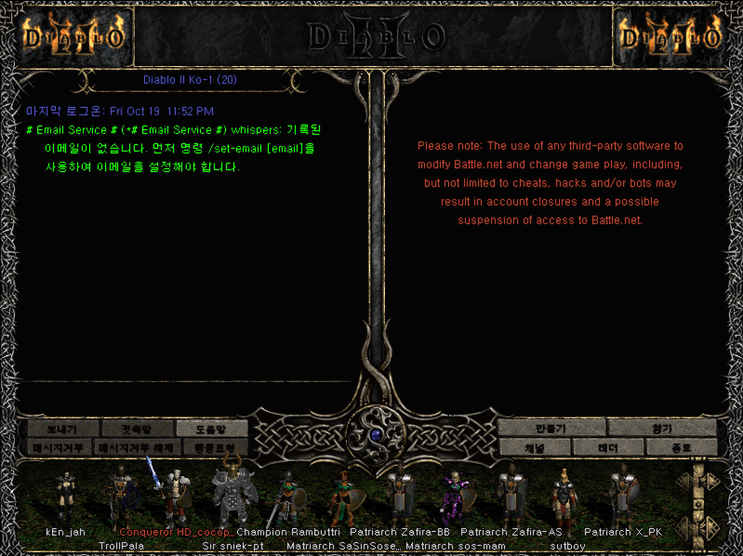The image size is (743, 556).
Task: Exit the lobby with the 종료 button
Action: [x=681, y=448]
